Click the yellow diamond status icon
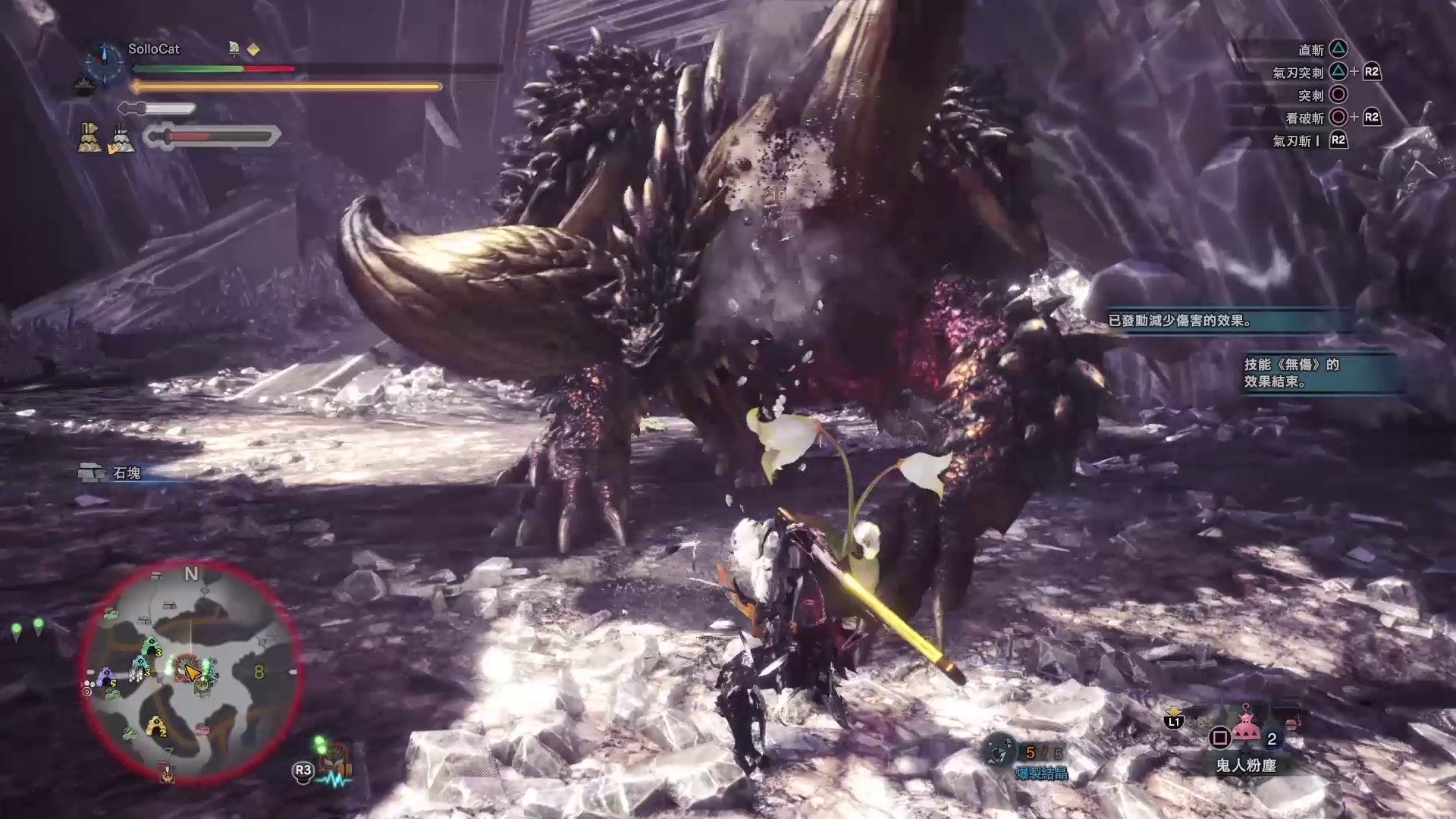Image resolution: width=1456 pixels, height=819 pixels. click(254, 49)
